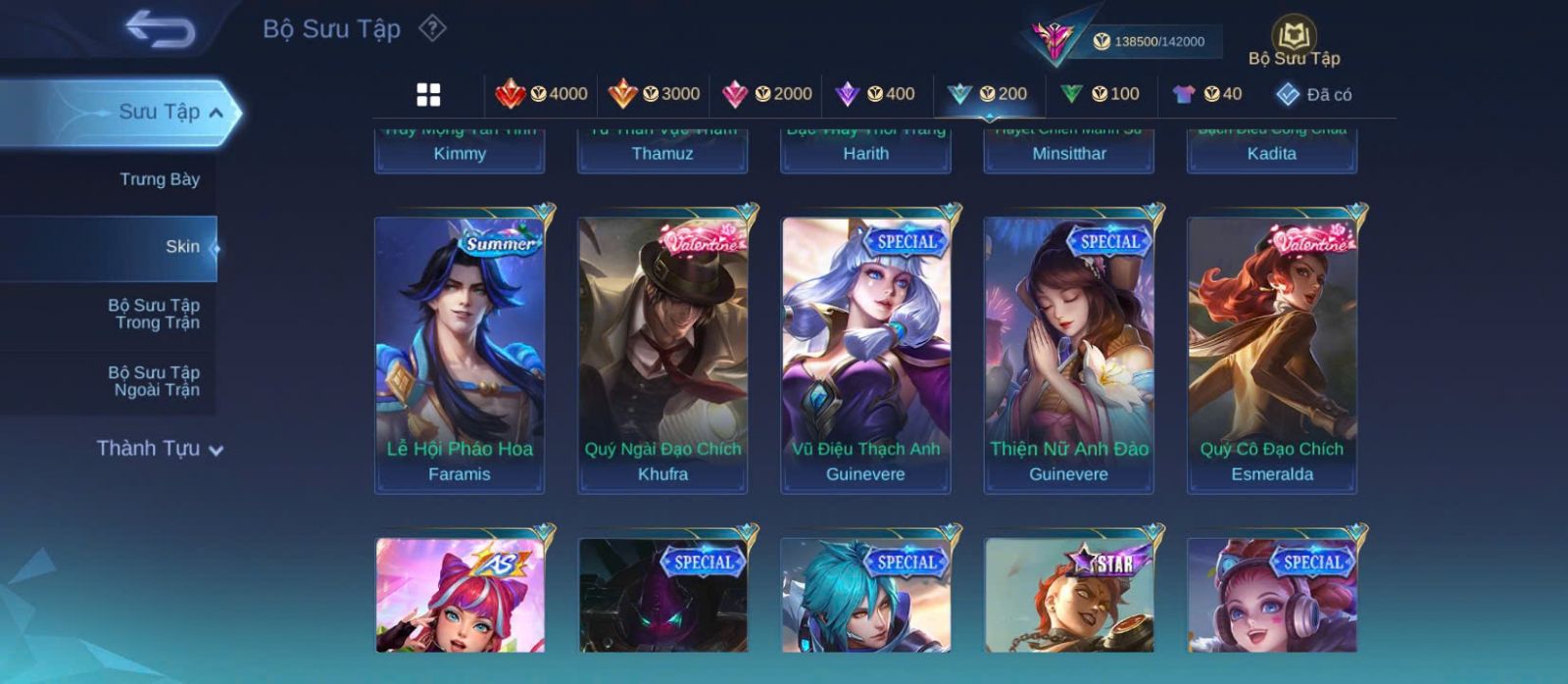Select the 100 tier filter
The height and width of the screenshot is (684, 1568).
(1101, 94)
